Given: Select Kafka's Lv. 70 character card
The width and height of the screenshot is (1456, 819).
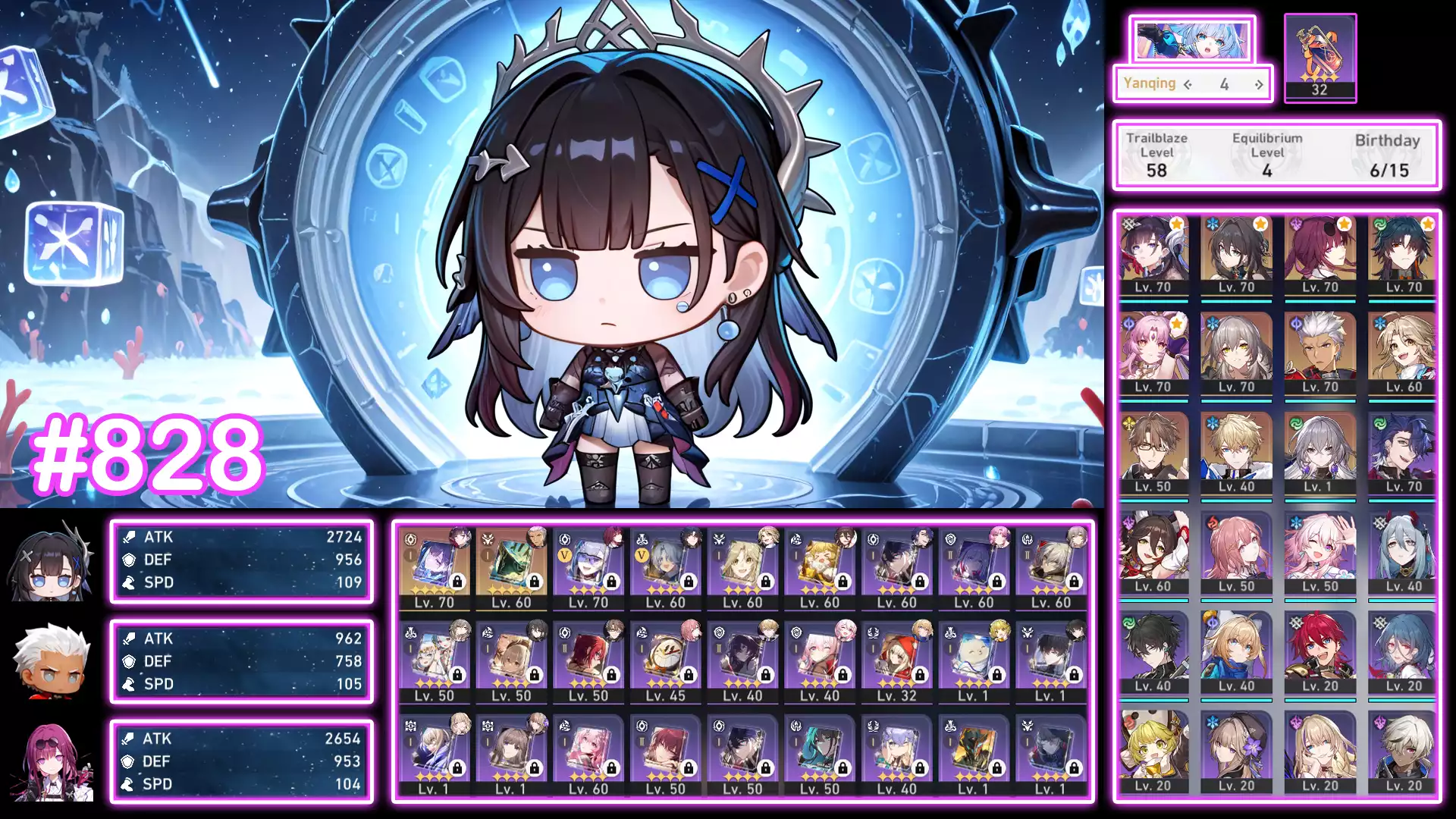Looking at the screenshot, I should pos(1320,256).
